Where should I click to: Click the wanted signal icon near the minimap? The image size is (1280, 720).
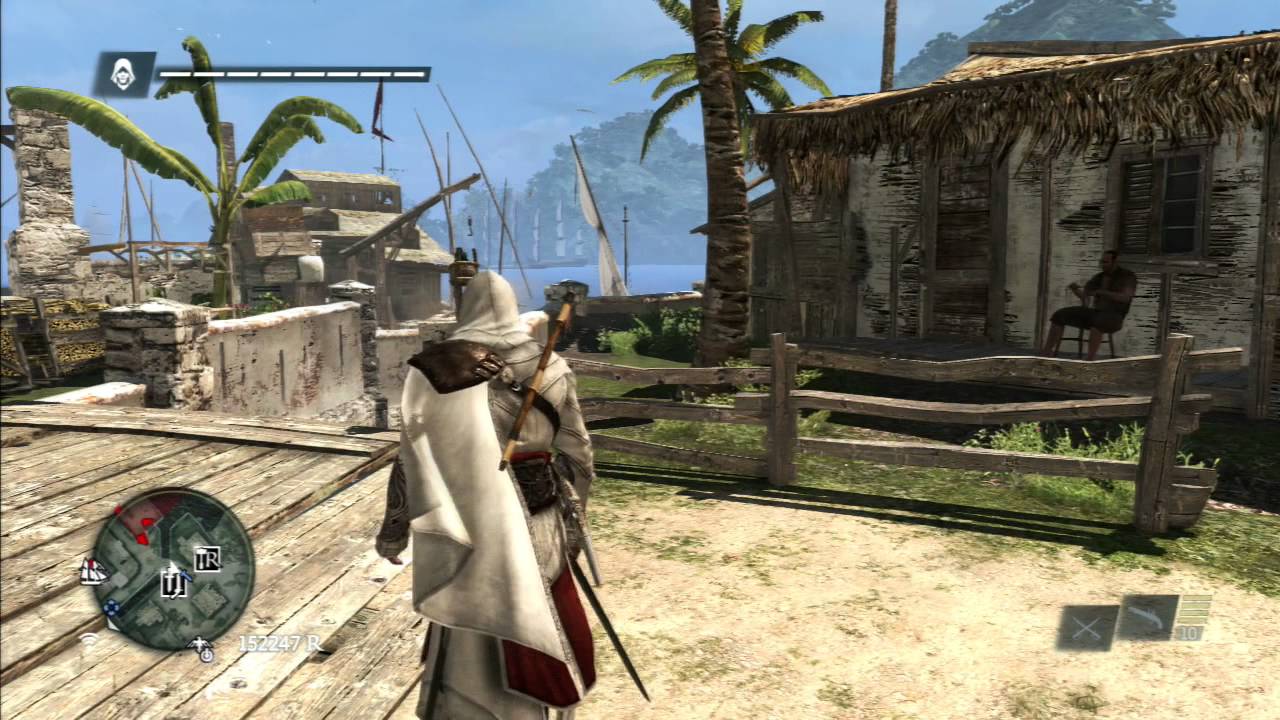tap(87, 641)
